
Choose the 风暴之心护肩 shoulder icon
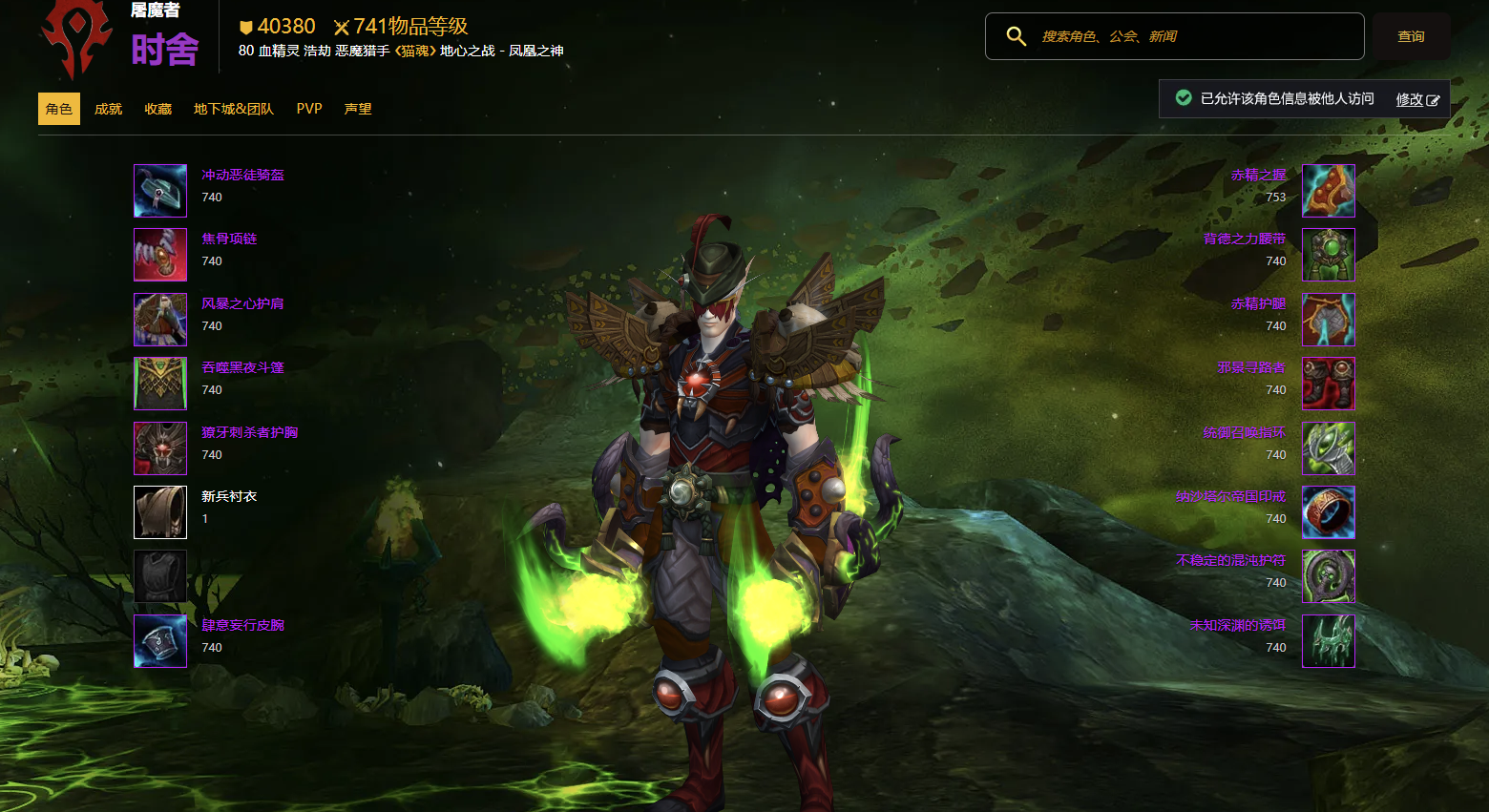pyautogui.click(x=160, y=320)
